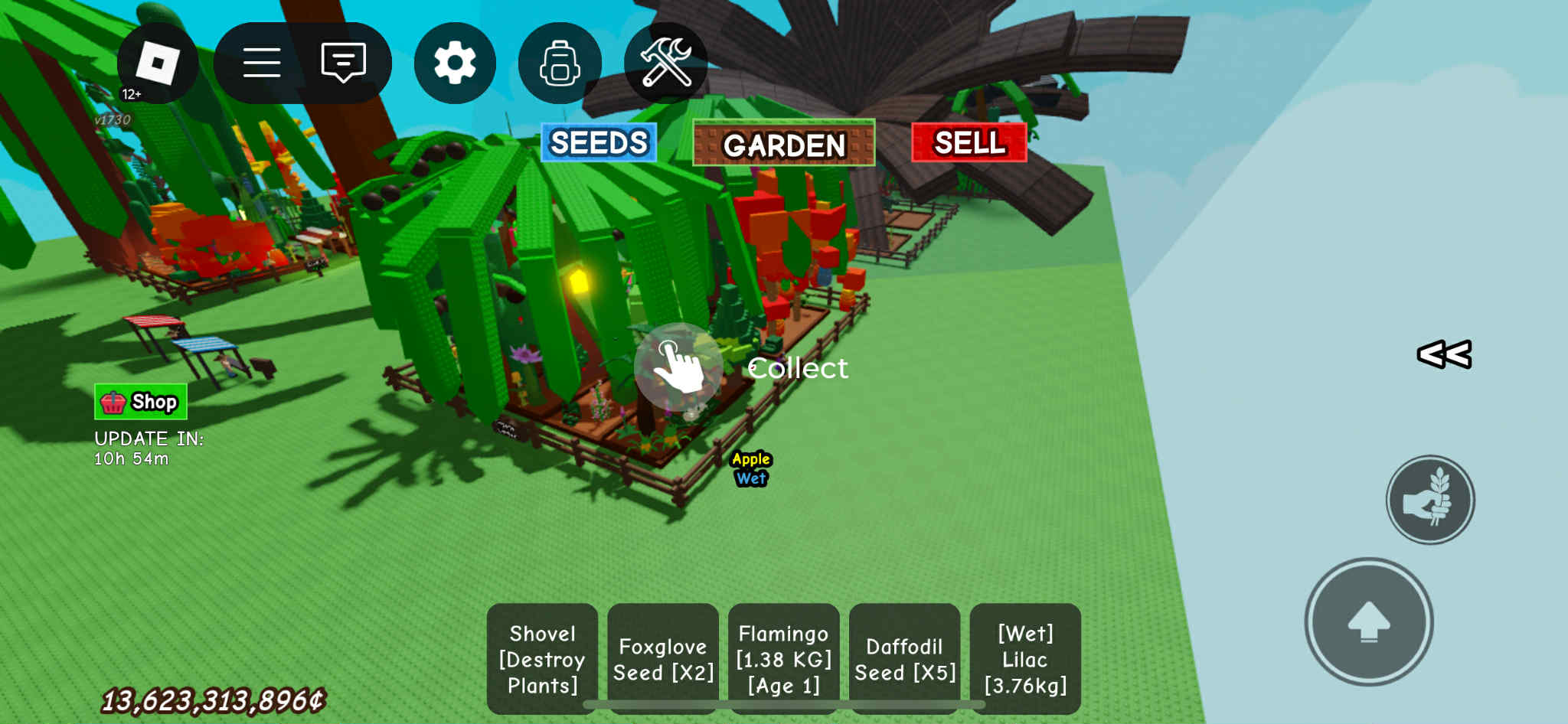This screenshot has width=1568, height=724.
Task: Select the Flamingo pet slot
Action: [x=783, y=659]
